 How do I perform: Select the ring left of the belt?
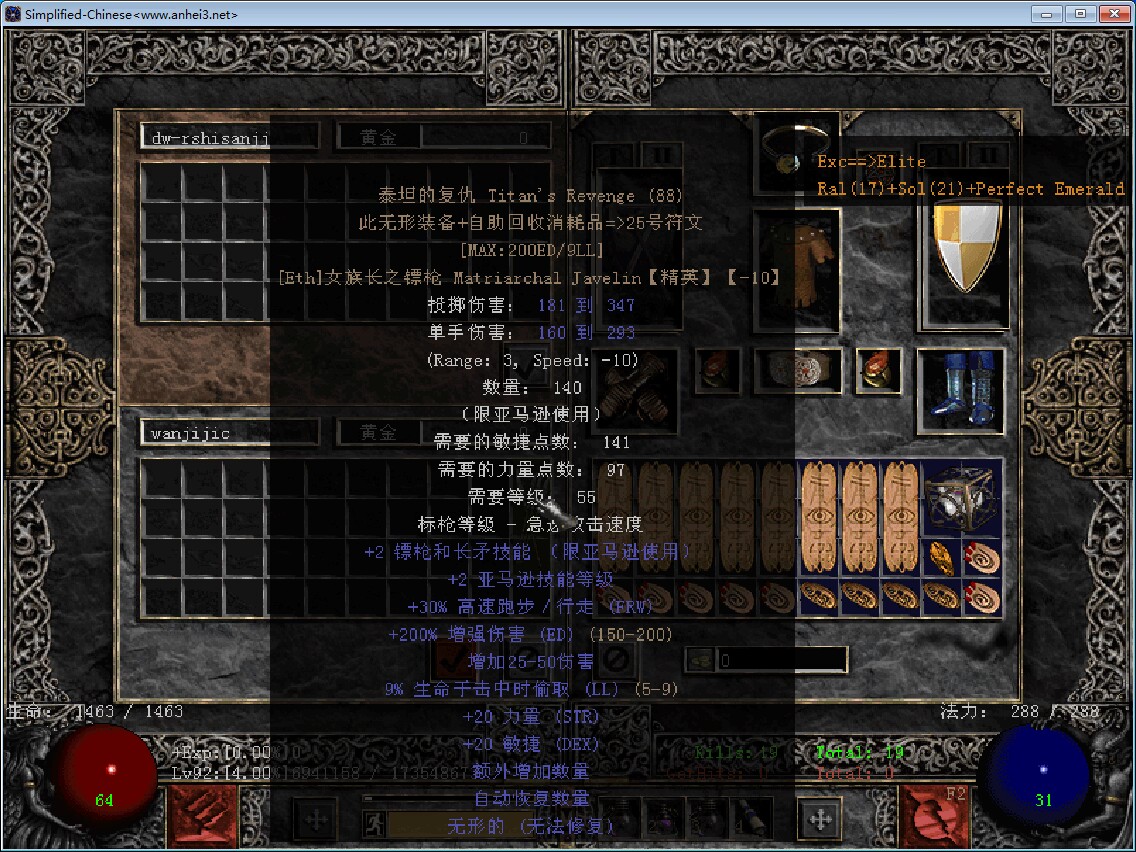point(717,370)
